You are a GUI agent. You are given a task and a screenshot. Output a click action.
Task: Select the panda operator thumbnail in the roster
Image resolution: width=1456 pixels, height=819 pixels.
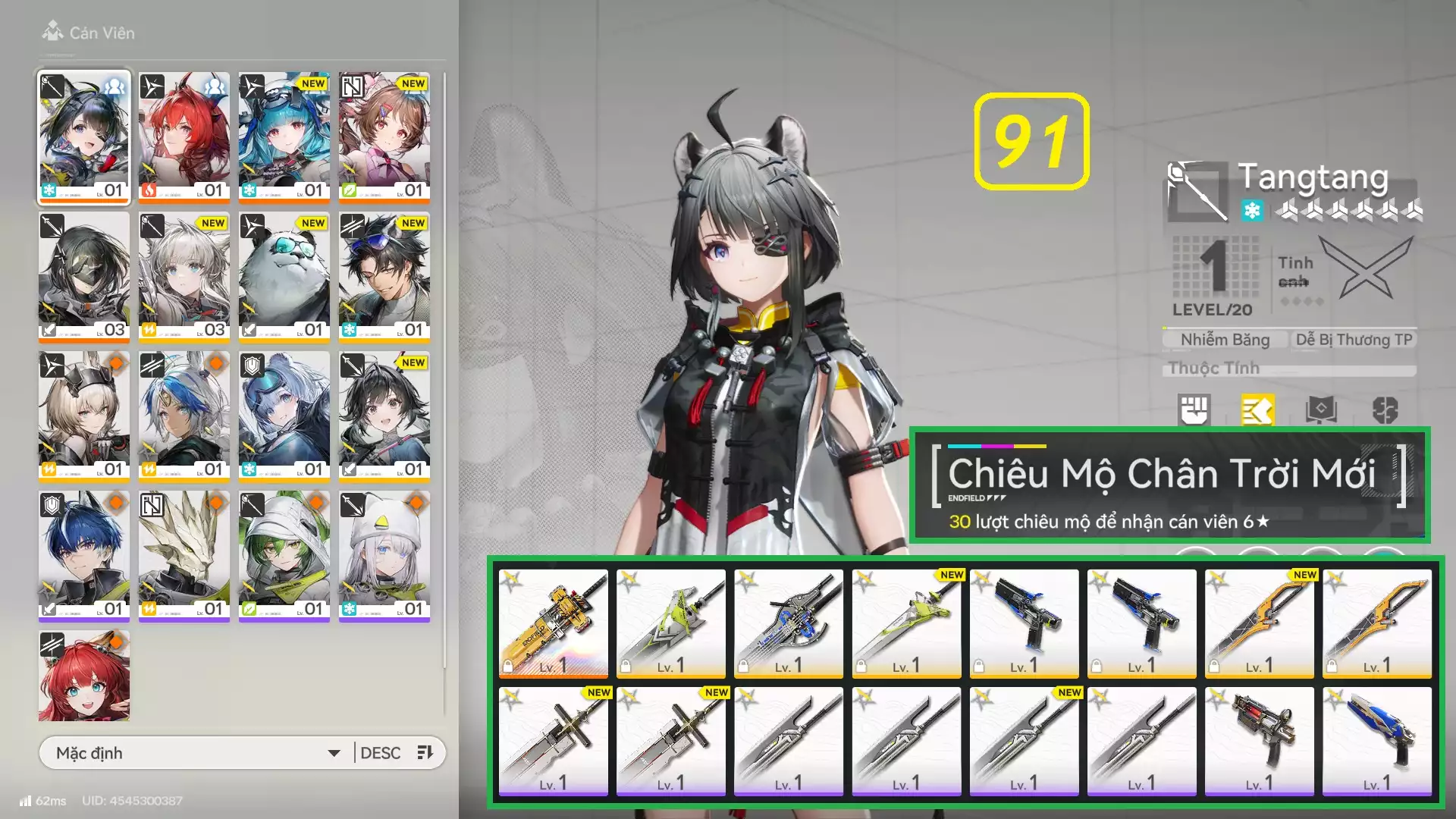click(284, 276)
